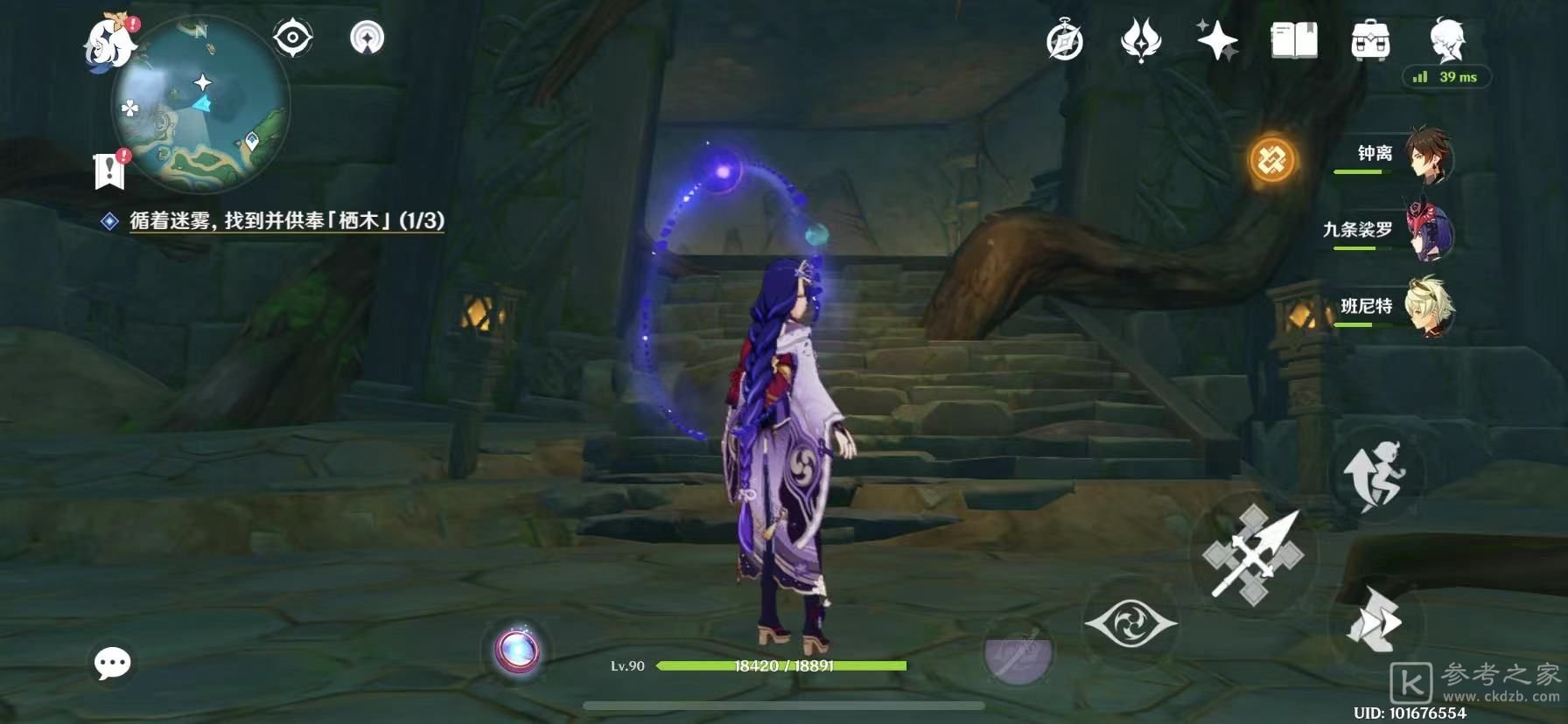Tap the orange glowing event icon

click(1270, 160)
